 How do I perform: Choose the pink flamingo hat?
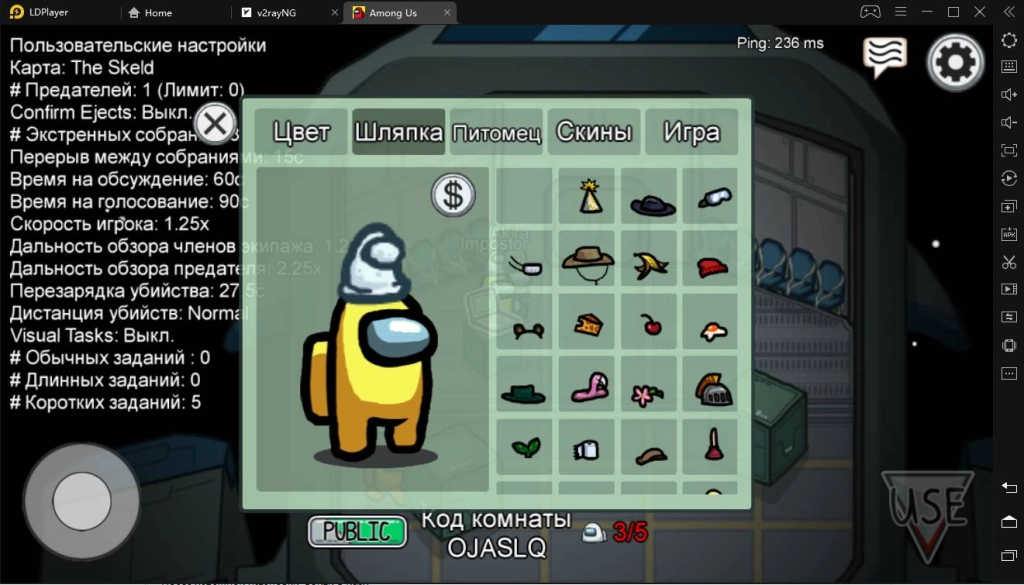point(589,387)
